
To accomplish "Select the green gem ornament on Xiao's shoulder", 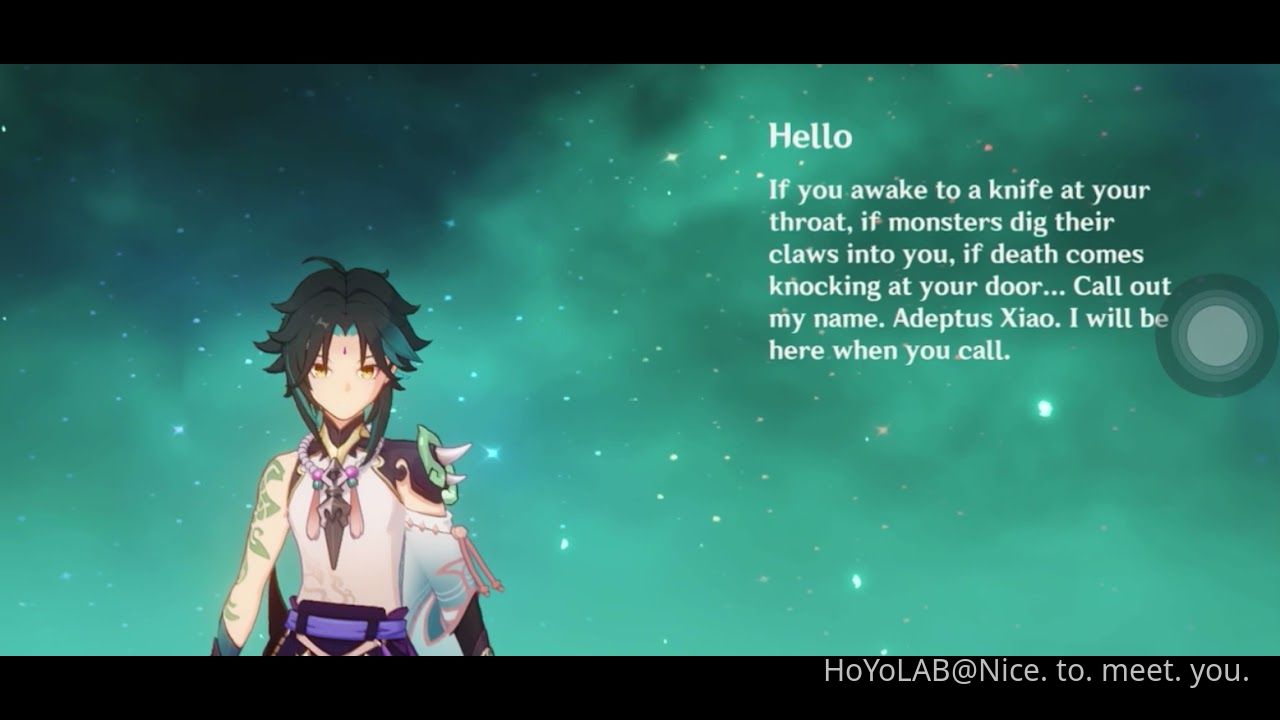I will (x=440, y=465).
